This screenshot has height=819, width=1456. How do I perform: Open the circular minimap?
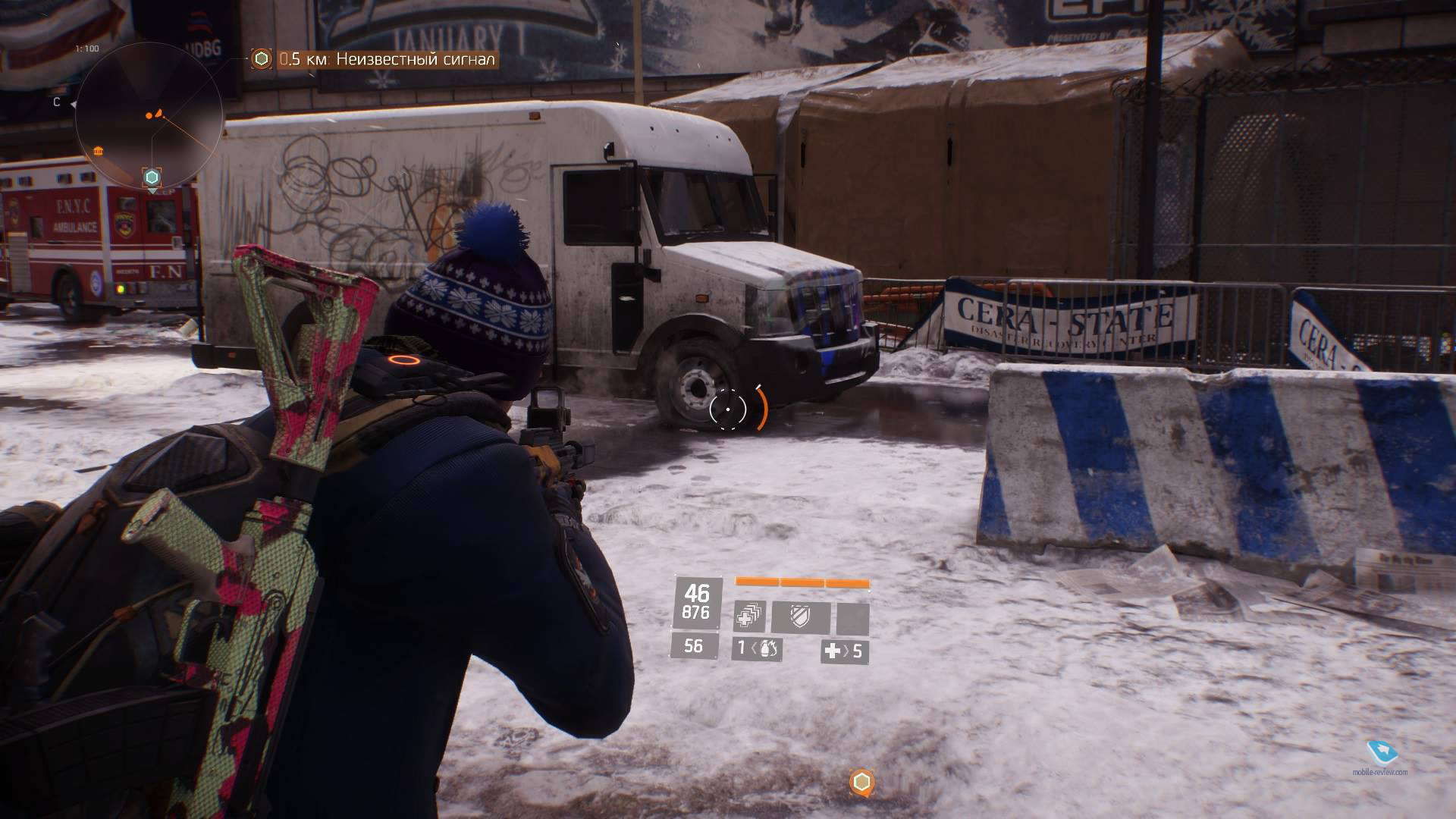click(149, 115)
